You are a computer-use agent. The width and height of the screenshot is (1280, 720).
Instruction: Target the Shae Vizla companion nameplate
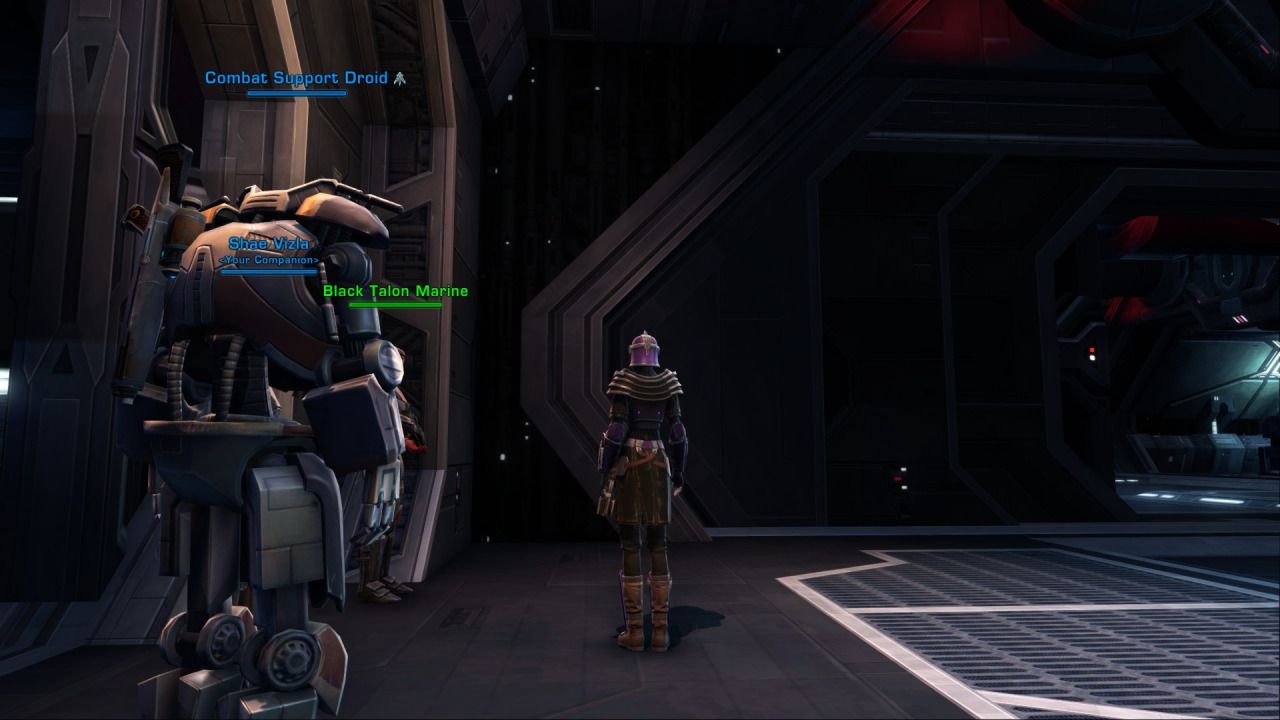[x=269, y=244]
